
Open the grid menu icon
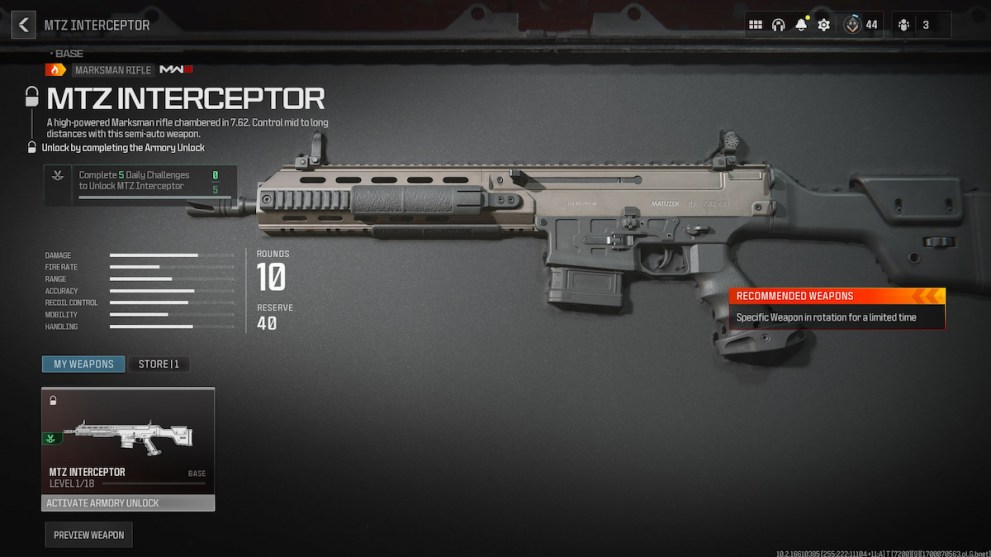(x=756, y=25)
